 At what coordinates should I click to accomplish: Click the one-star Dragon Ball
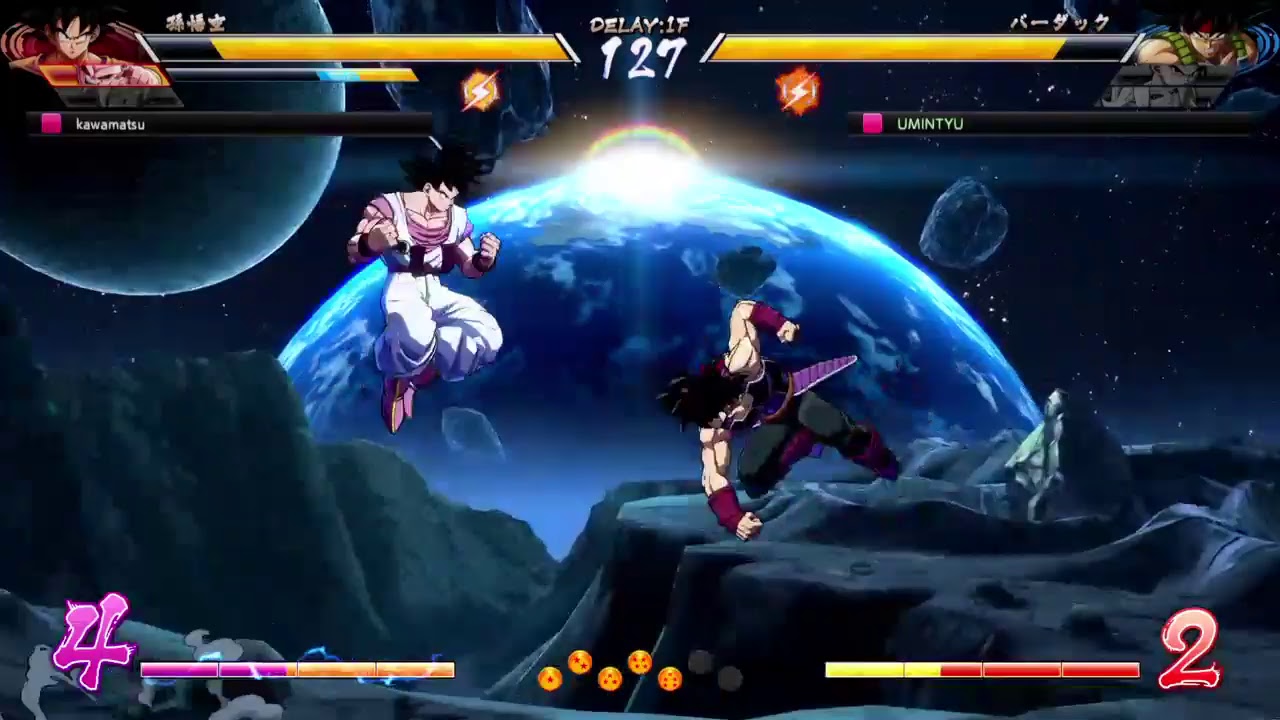pyautogui.click(x=550, y=678)
